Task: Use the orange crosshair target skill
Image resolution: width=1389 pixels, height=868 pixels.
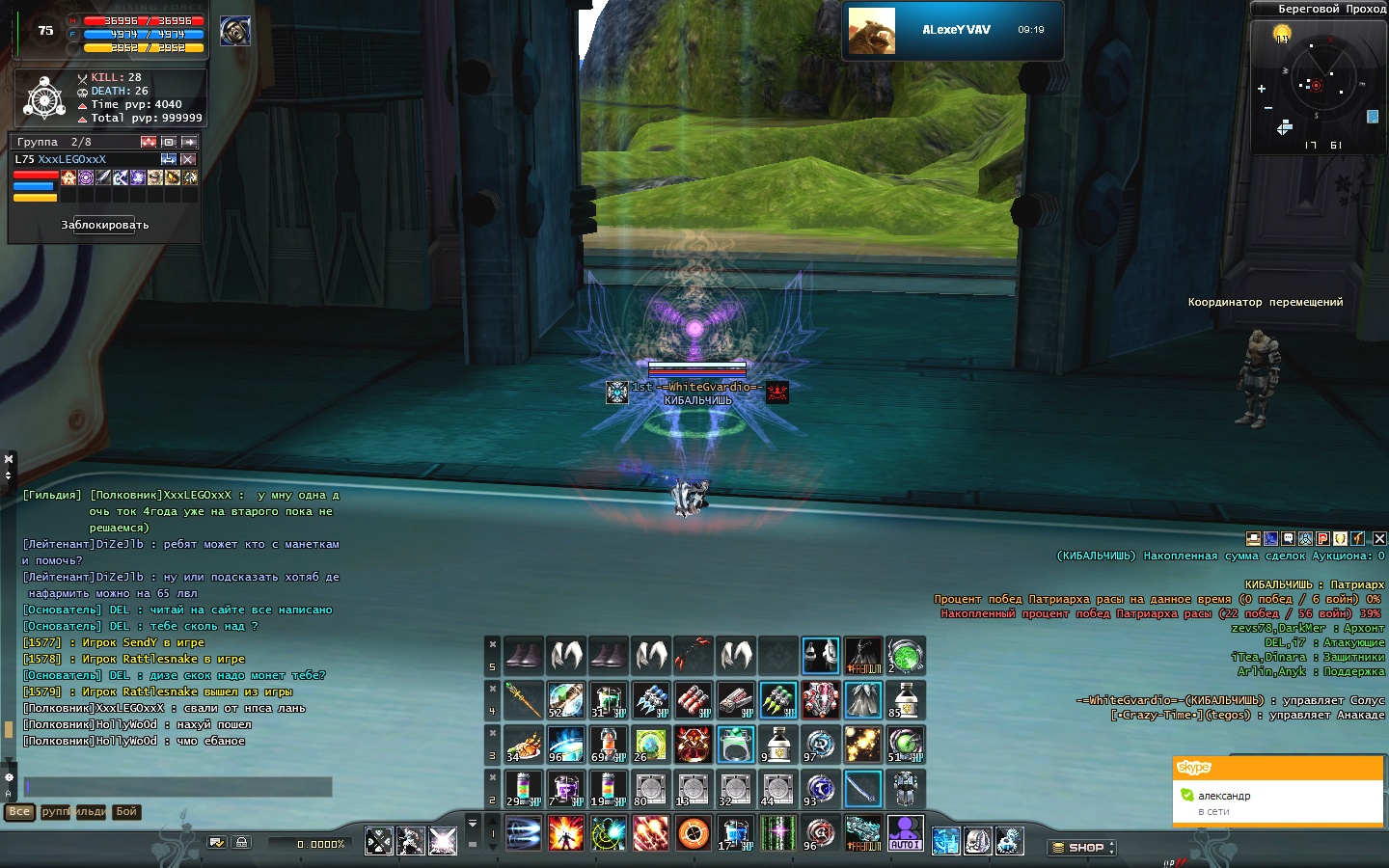Action: click(693, 833)
